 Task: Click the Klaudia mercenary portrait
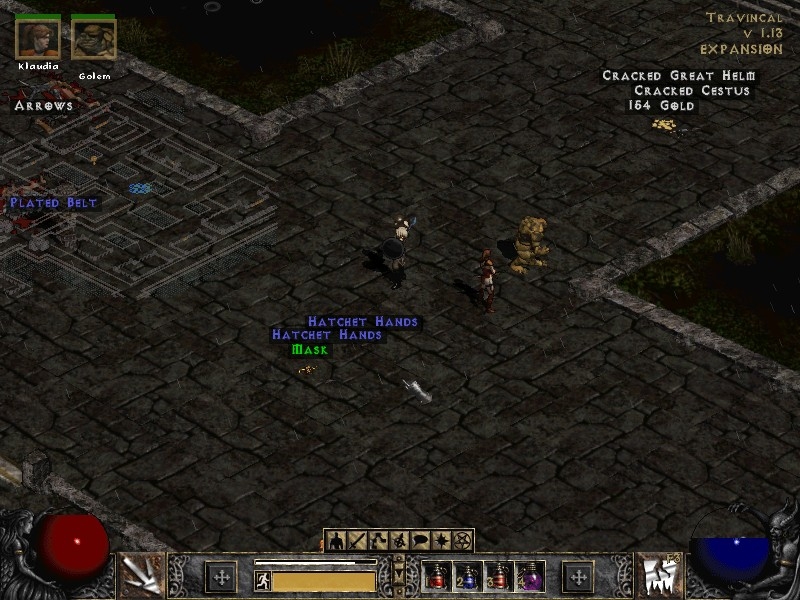38,38
